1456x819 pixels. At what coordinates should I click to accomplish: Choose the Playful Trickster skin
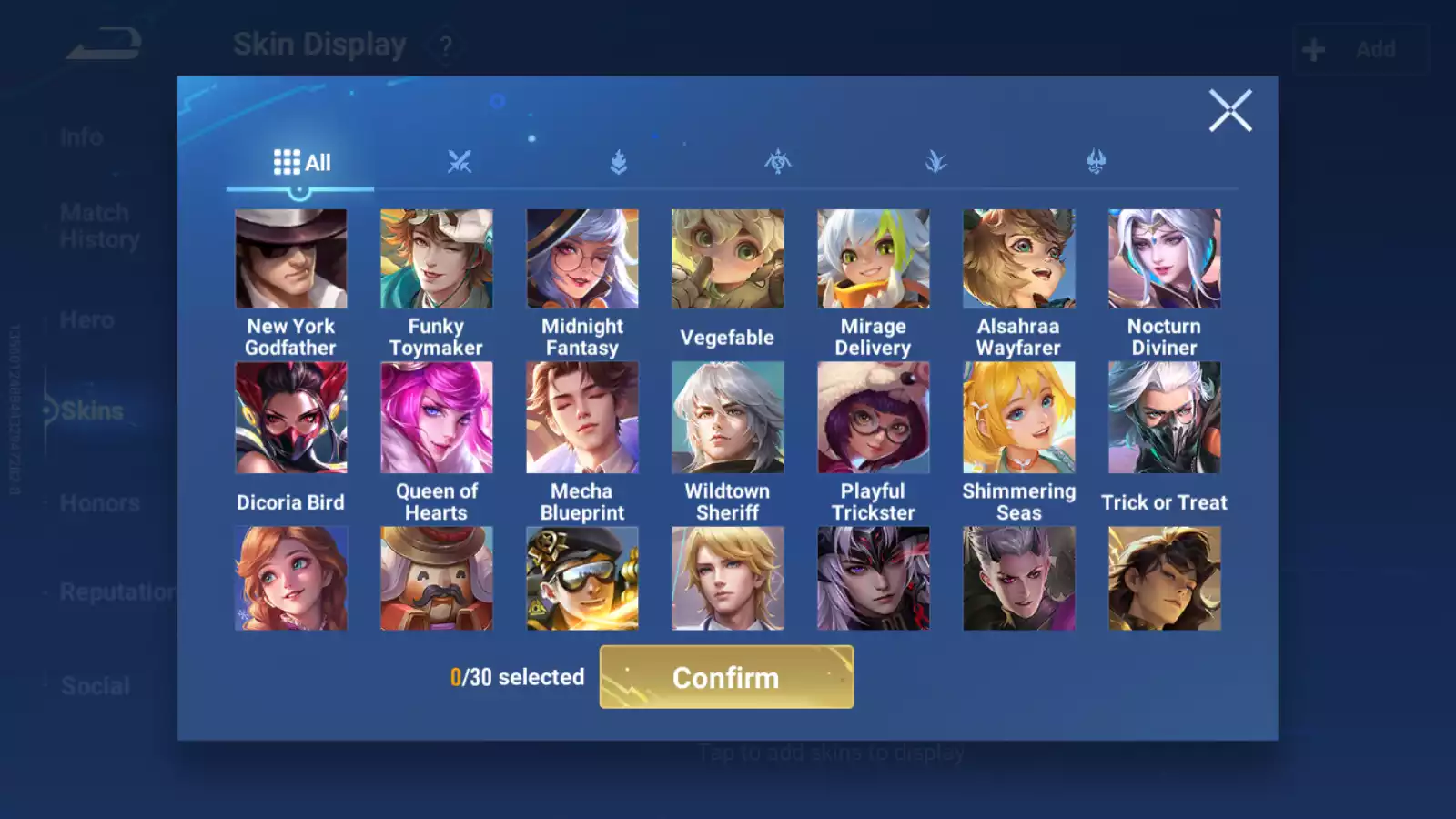[874, 418]
